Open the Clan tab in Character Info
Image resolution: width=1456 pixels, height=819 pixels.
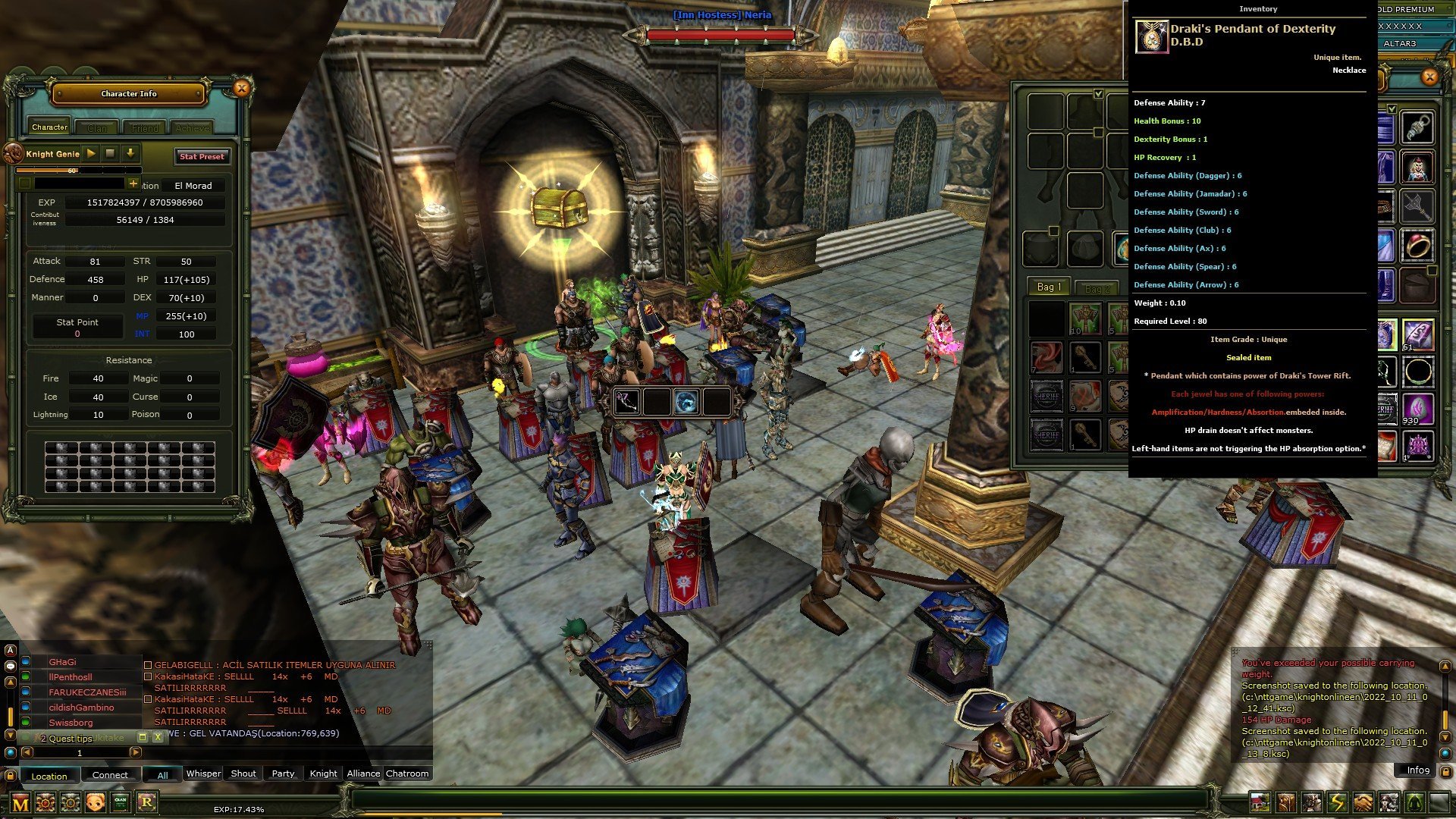pyautogui.click(x=96, y=127)
